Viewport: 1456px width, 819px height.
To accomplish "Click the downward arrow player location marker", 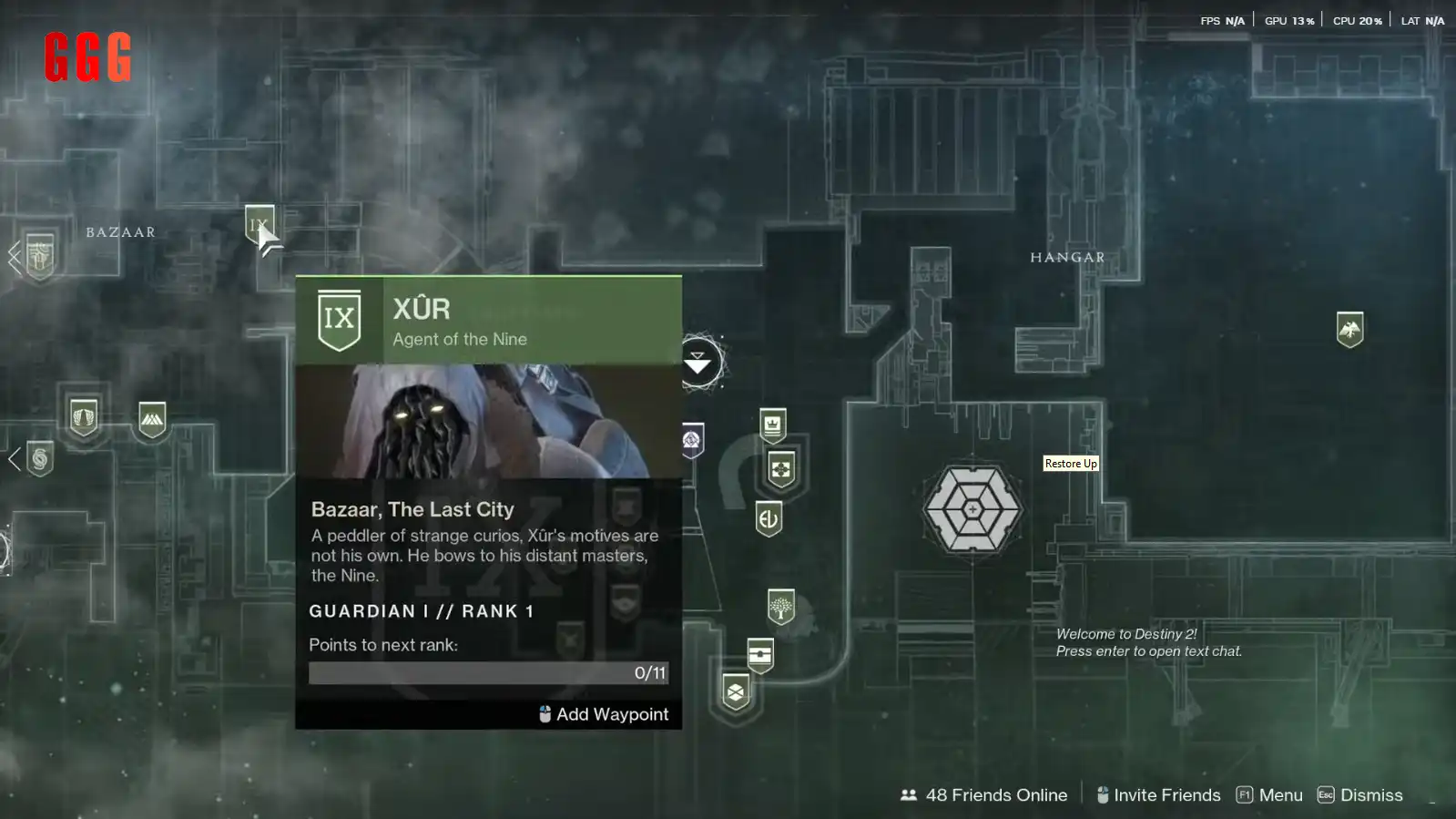I will (697, 363).
